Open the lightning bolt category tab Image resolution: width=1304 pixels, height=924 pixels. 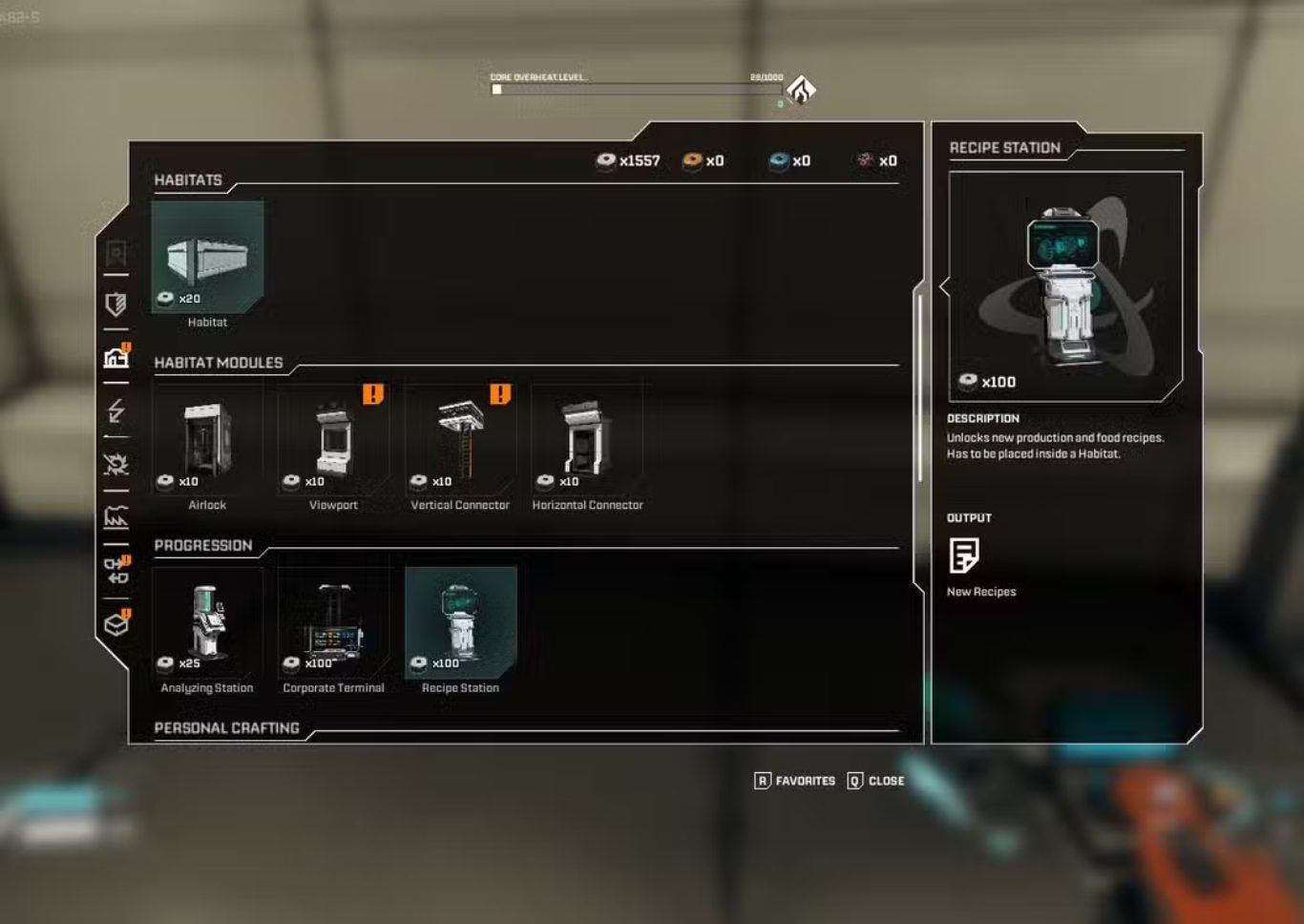[116, 411]
